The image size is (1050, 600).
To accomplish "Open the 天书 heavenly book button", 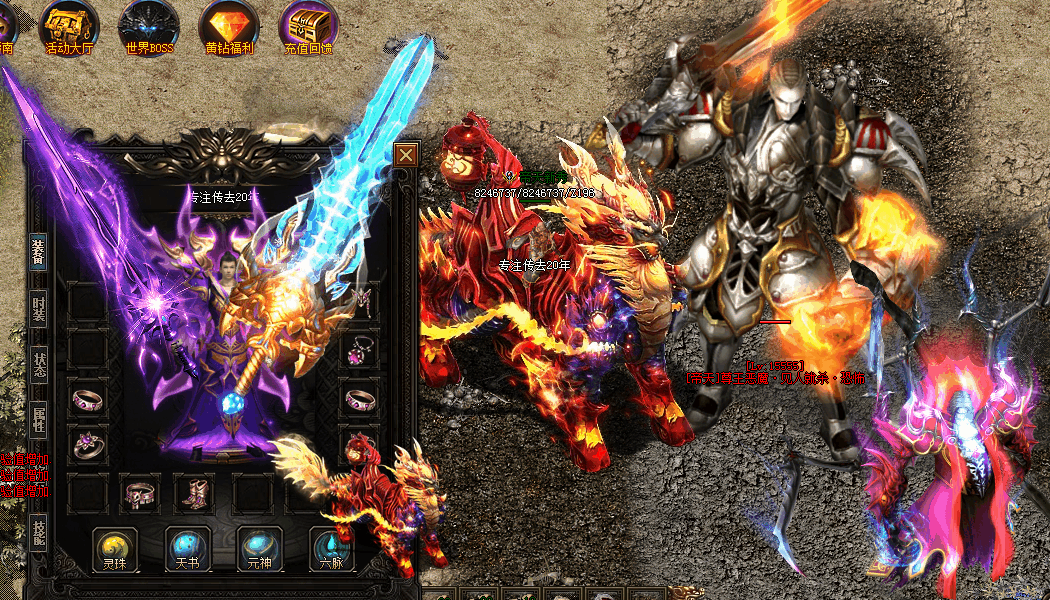I will tap(188, 548).
